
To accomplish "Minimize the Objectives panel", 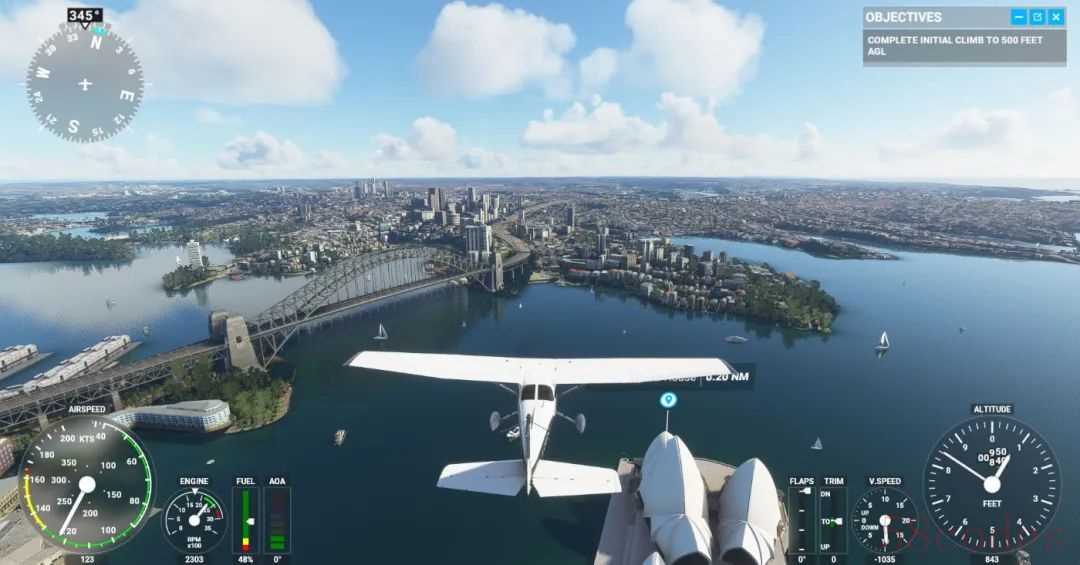I will pos(1019,17).
